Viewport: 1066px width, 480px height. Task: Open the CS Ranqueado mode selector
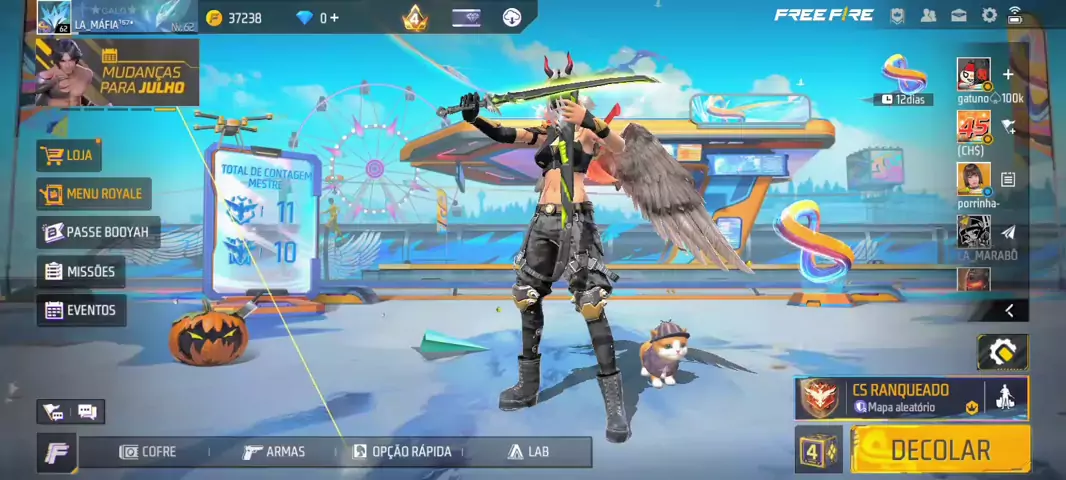[890, 398]
